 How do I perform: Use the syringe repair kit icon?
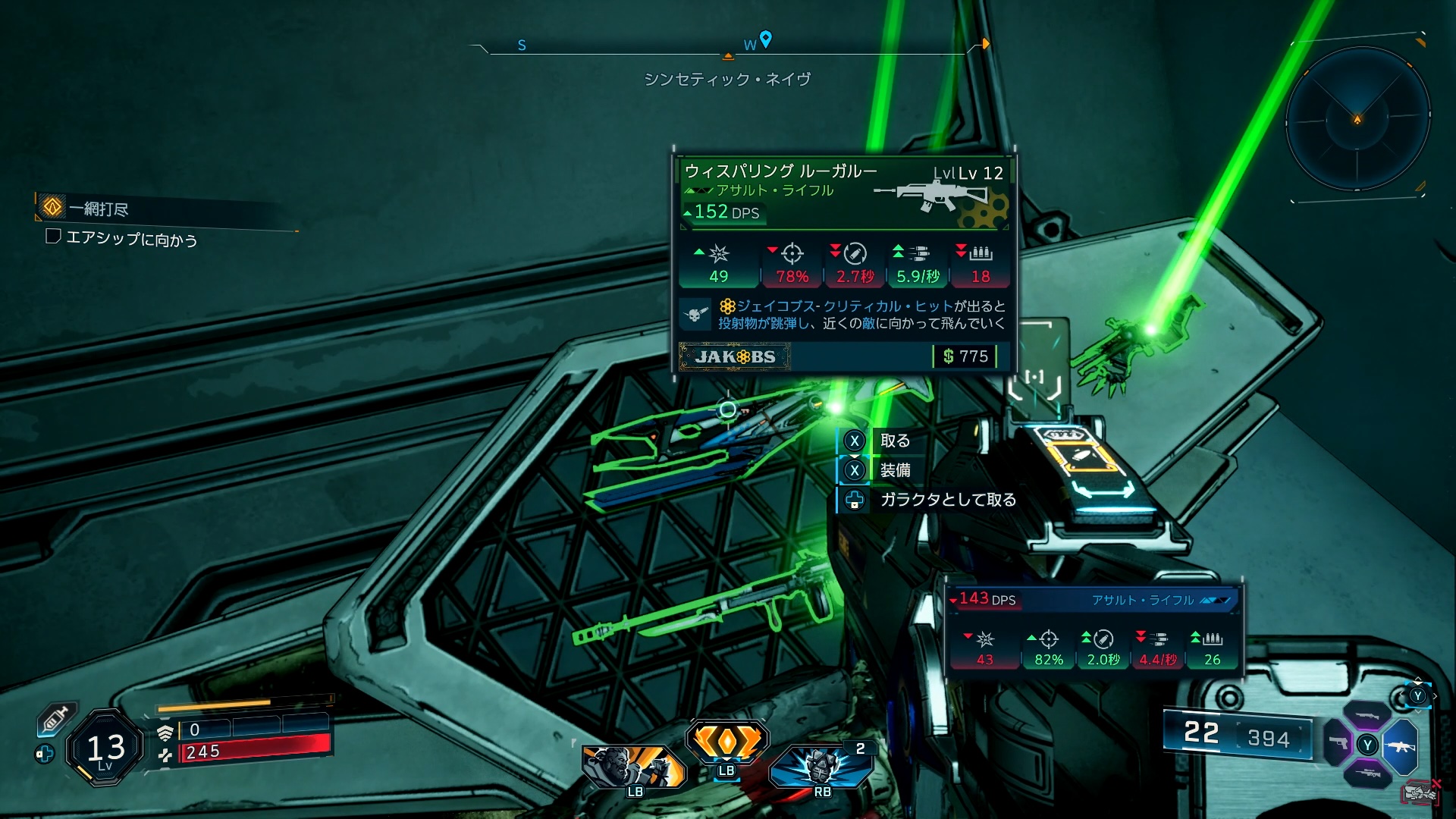tap(58, 717)
